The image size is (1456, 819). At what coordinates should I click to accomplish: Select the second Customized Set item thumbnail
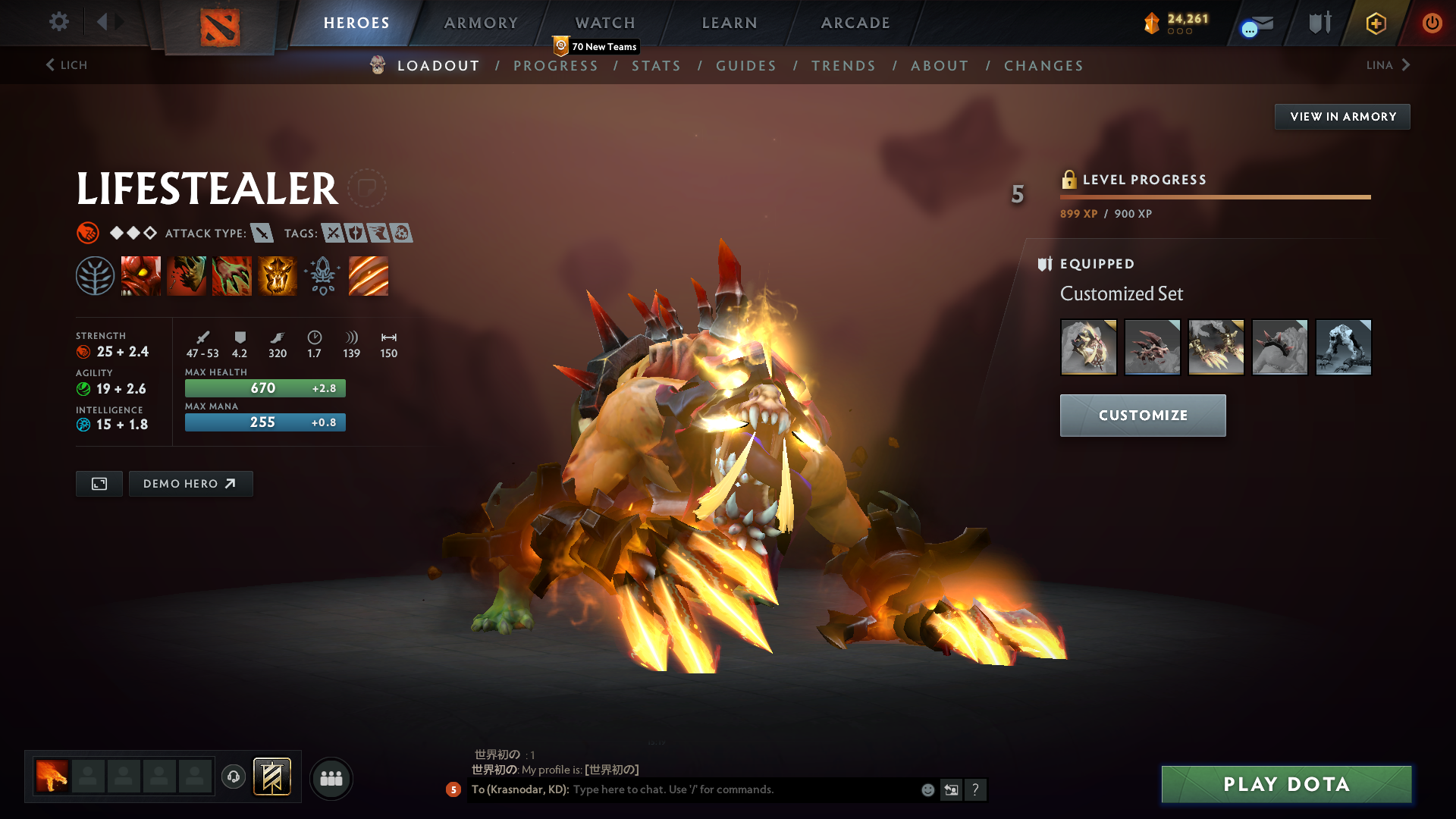[1153, 347]
